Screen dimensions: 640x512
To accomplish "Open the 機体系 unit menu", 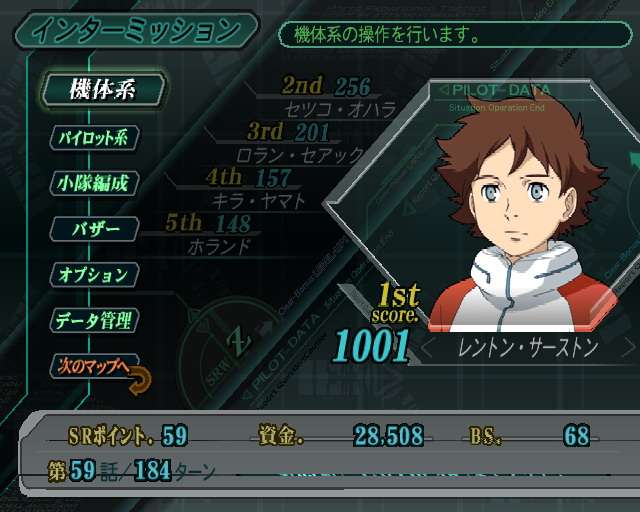I will (102, 88).
